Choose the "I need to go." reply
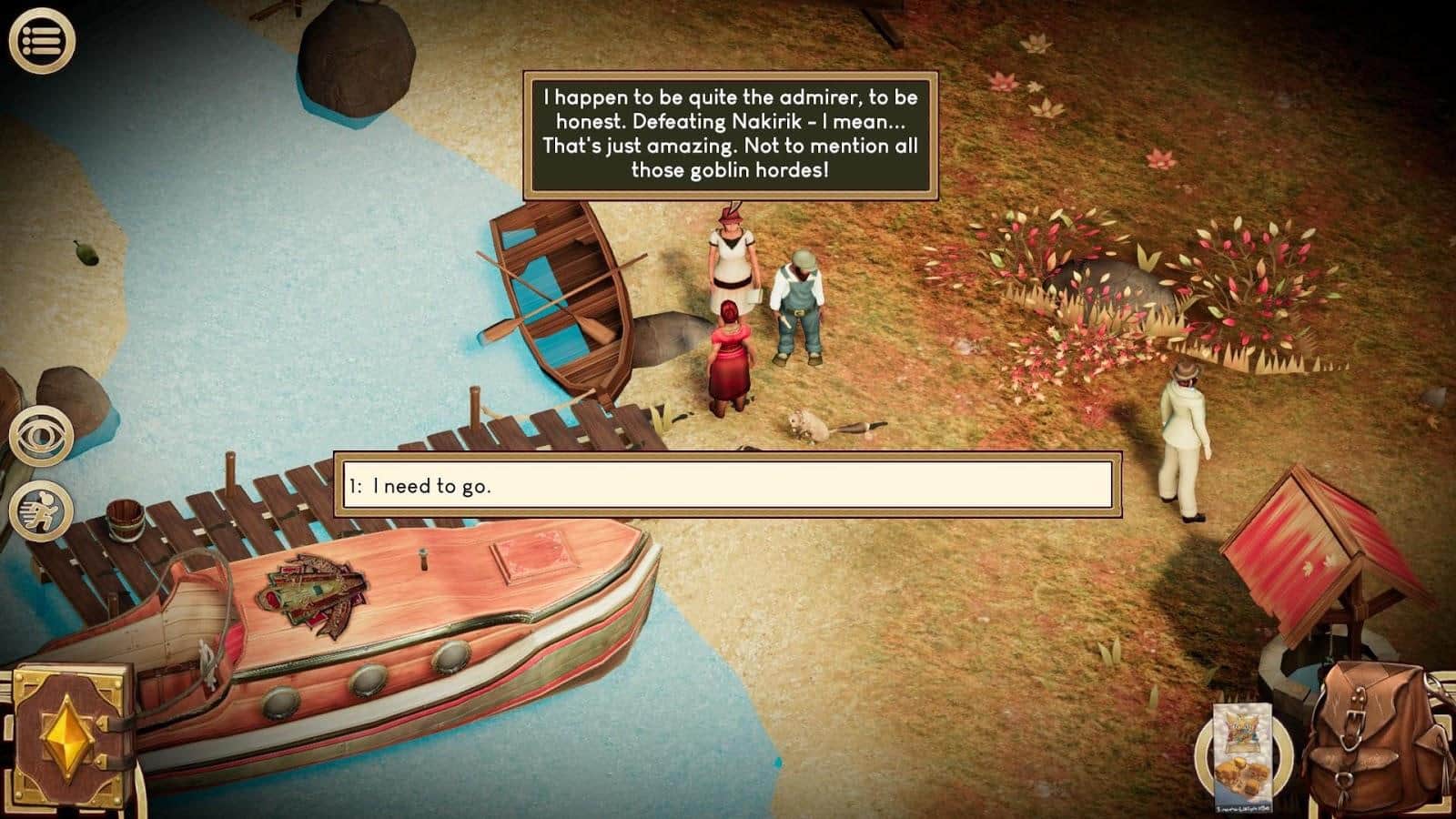This screenshot has height=819, width=1456. point(726,485)
